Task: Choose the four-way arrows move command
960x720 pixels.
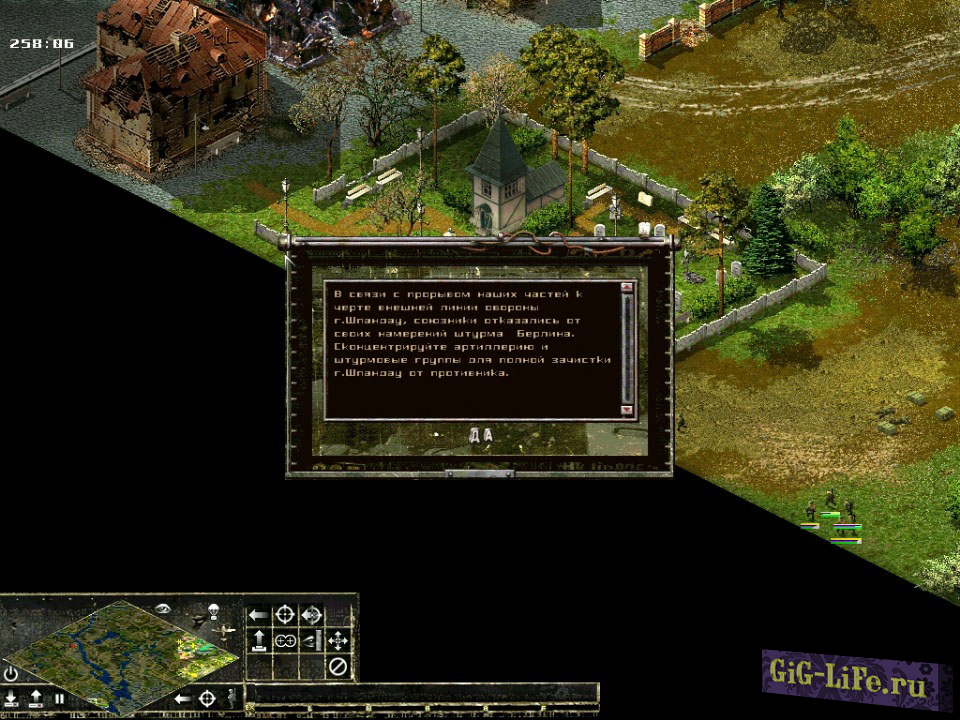Action: (339, 641)
